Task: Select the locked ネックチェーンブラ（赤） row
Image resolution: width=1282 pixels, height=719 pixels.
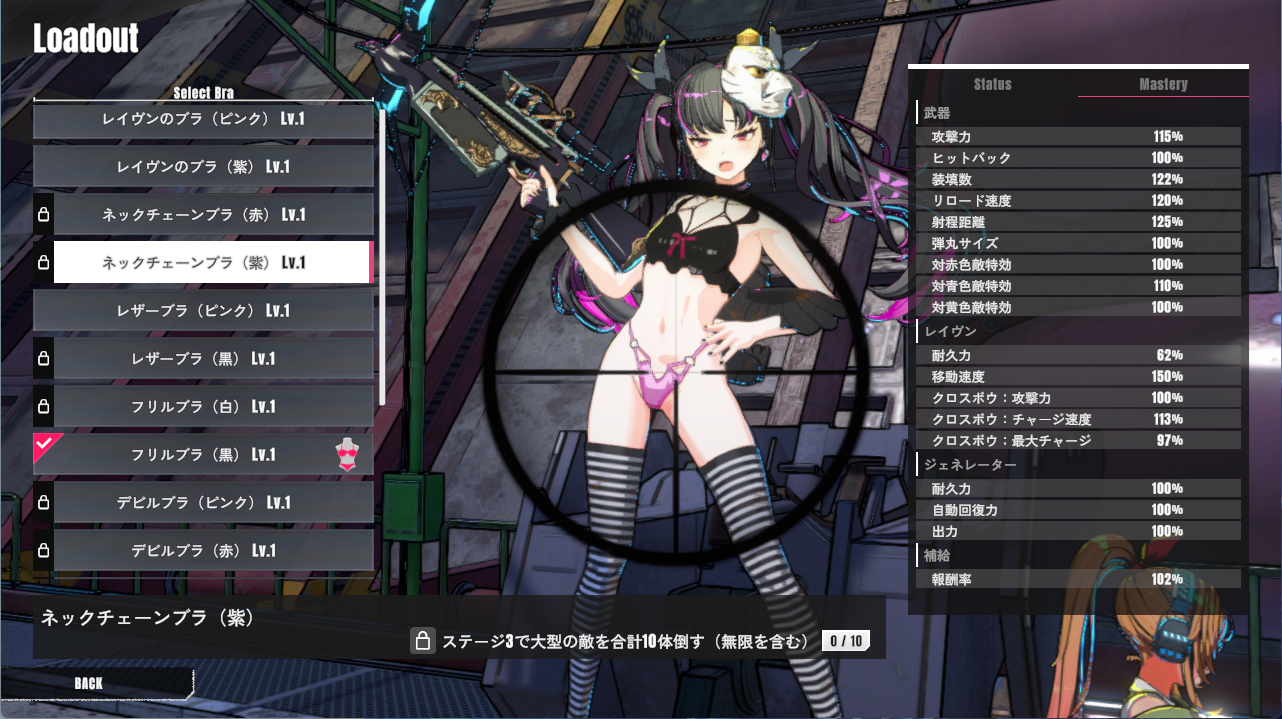Action: [213, 215]
